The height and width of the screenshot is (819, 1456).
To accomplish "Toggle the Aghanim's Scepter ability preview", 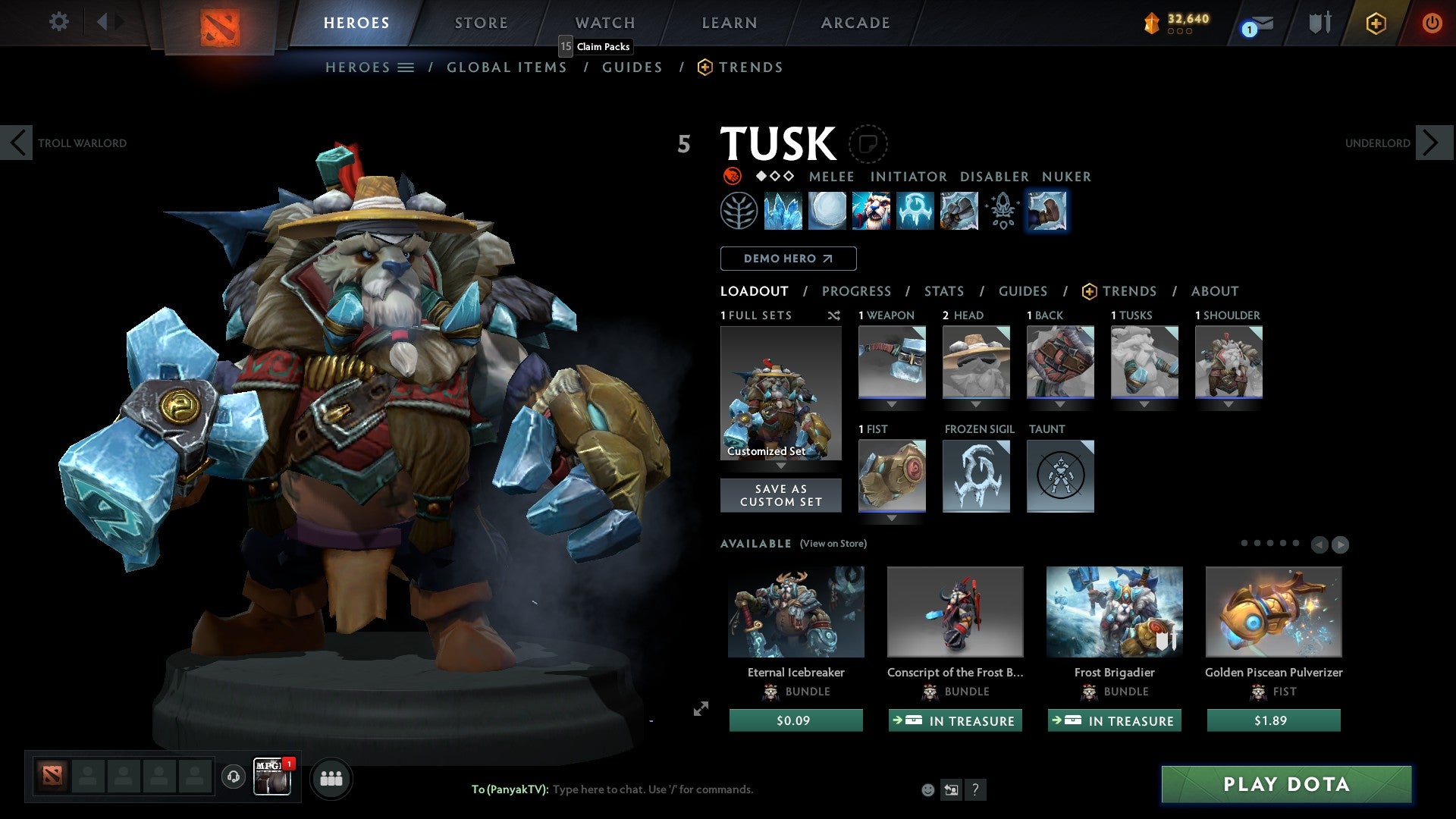I will [1001, 211].
